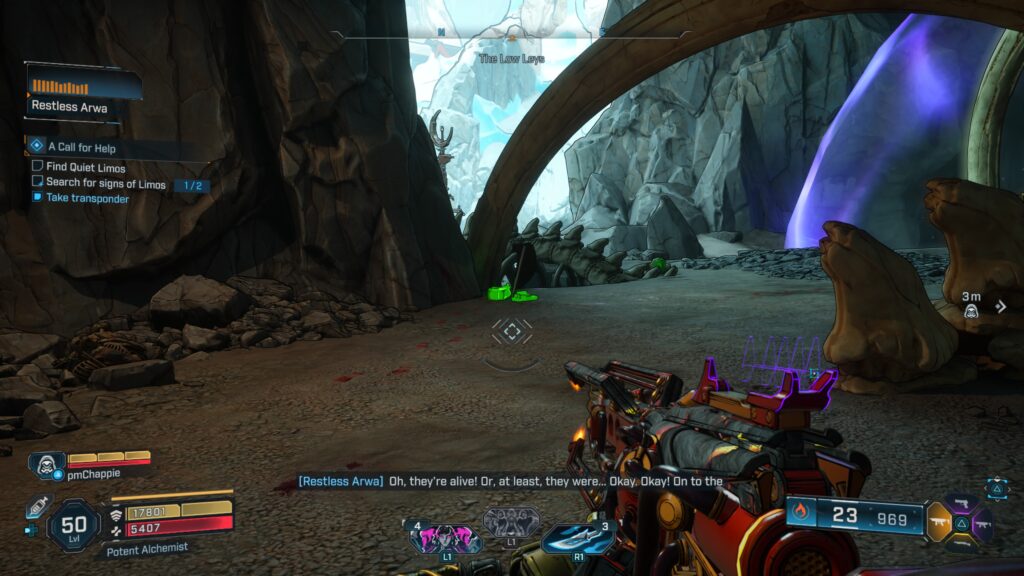The image size is (1024, 576).
Task: Click the fire element weapon icon
Action: (799, 515)
